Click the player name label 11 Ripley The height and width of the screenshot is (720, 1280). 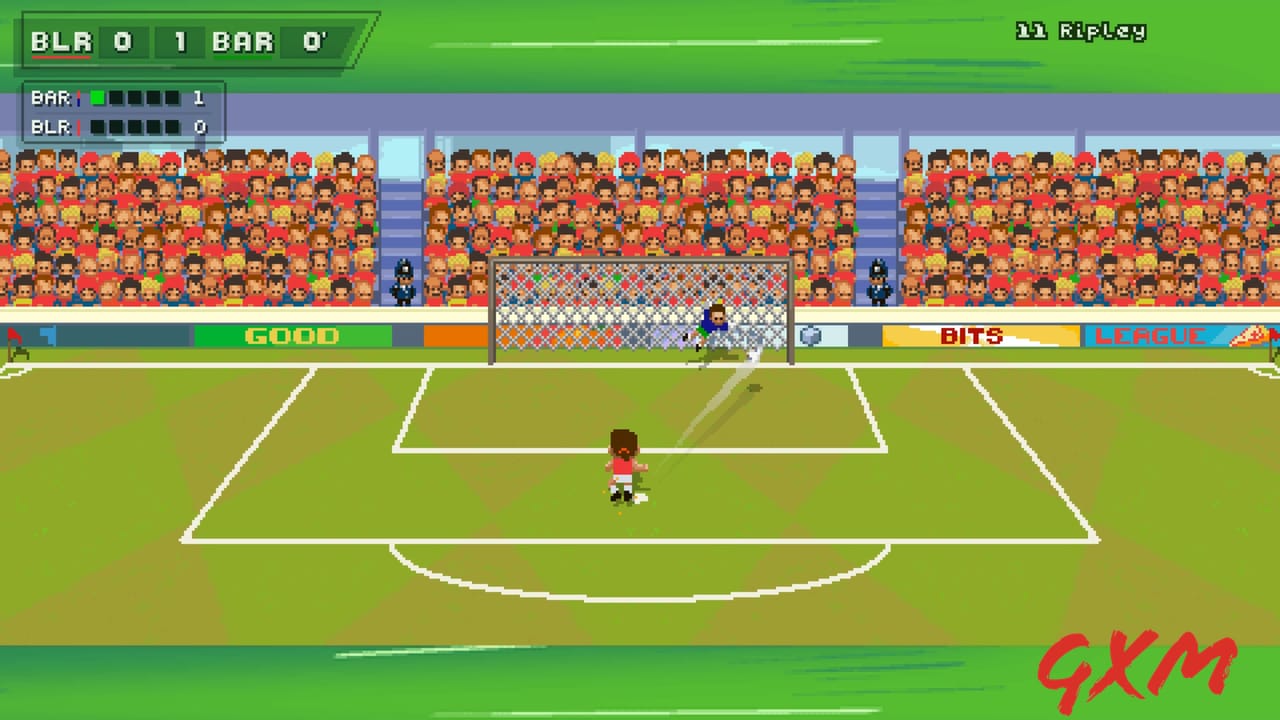(x=1080, y=31)
